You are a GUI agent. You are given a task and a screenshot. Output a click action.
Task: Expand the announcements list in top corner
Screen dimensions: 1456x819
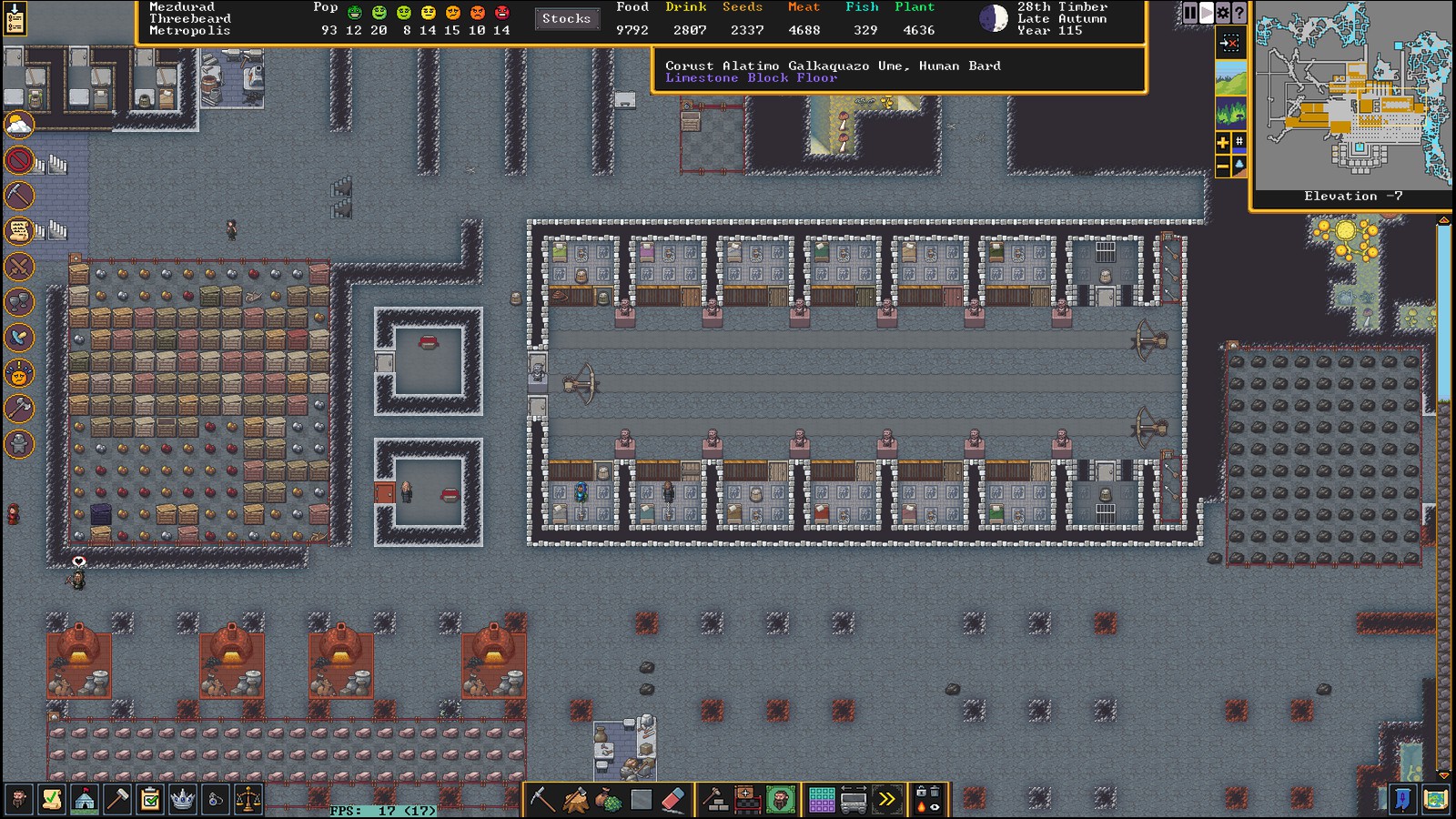click(x=15, y=18)
